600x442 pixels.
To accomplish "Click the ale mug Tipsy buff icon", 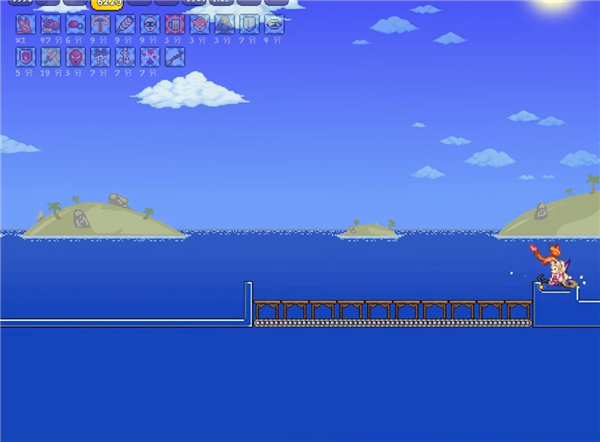I will tap(175, 24).
